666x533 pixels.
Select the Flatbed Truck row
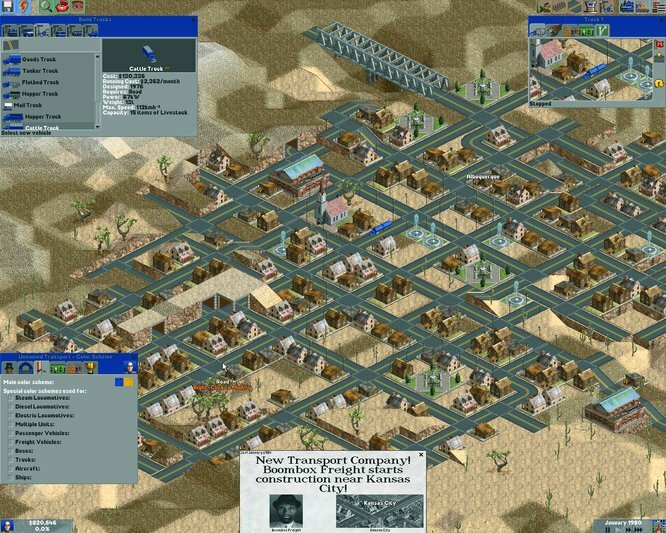40,82
